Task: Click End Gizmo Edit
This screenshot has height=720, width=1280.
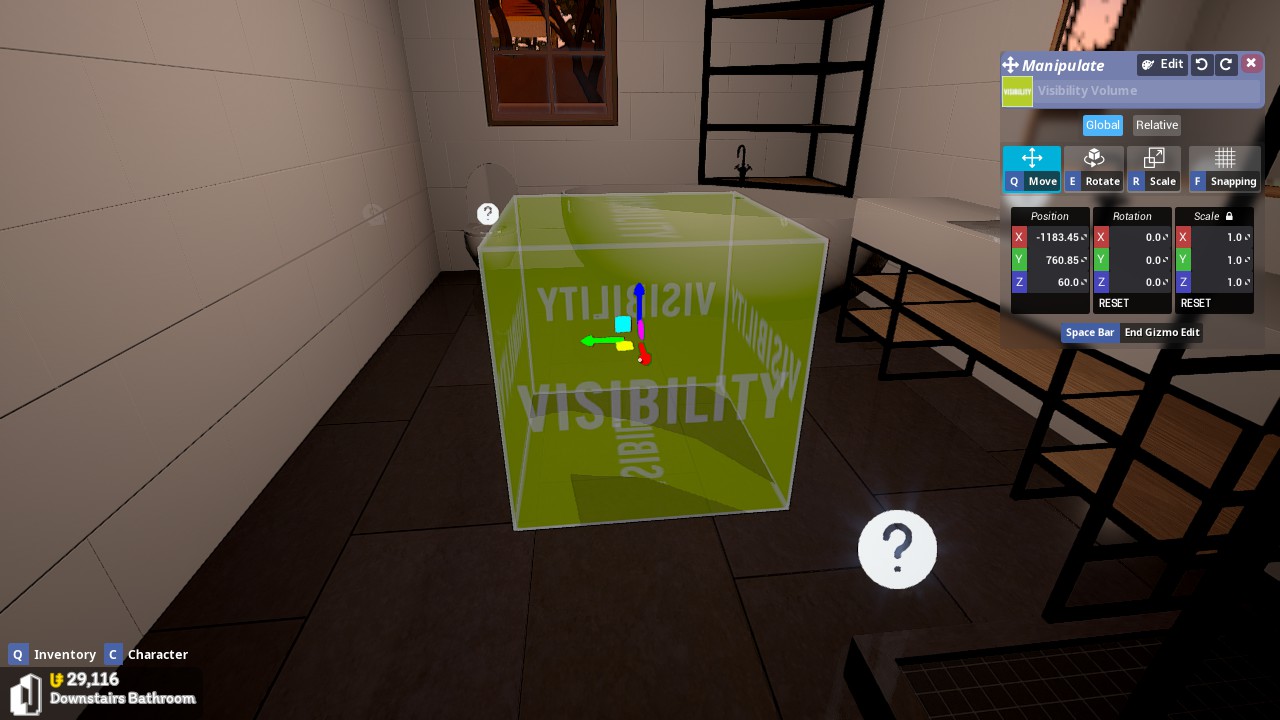Action: [1162, 332]
